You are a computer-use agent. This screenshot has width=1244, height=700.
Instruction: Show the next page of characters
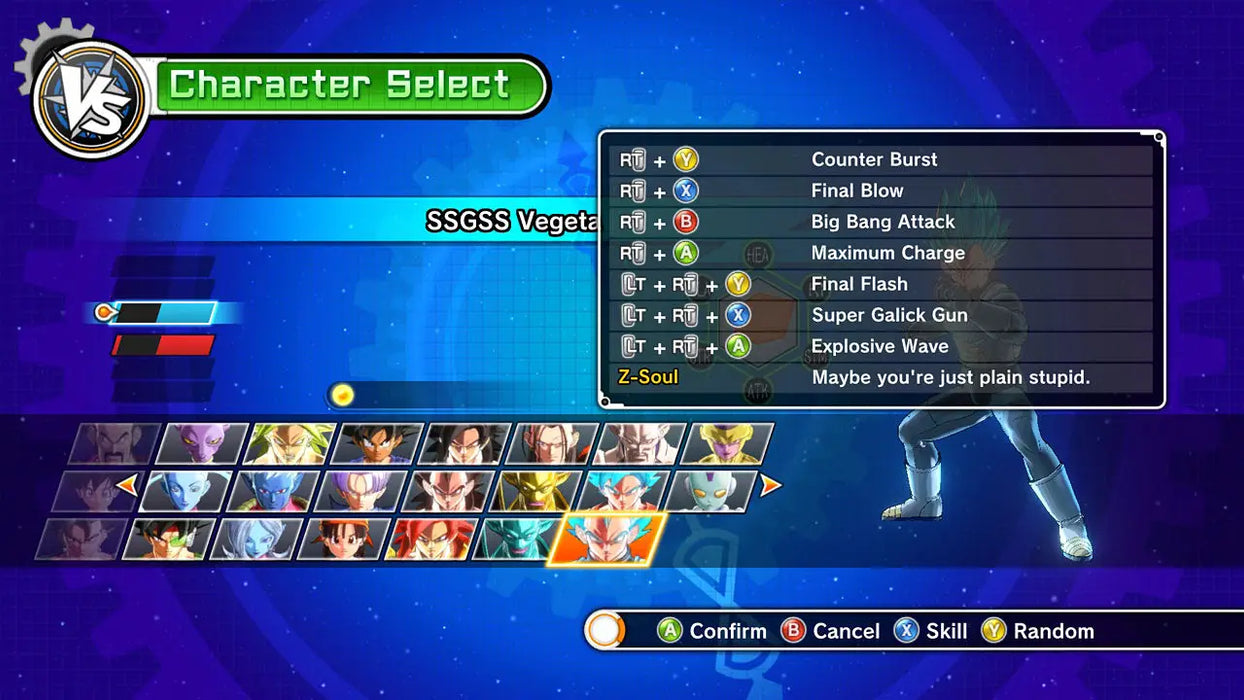point(771,486)
